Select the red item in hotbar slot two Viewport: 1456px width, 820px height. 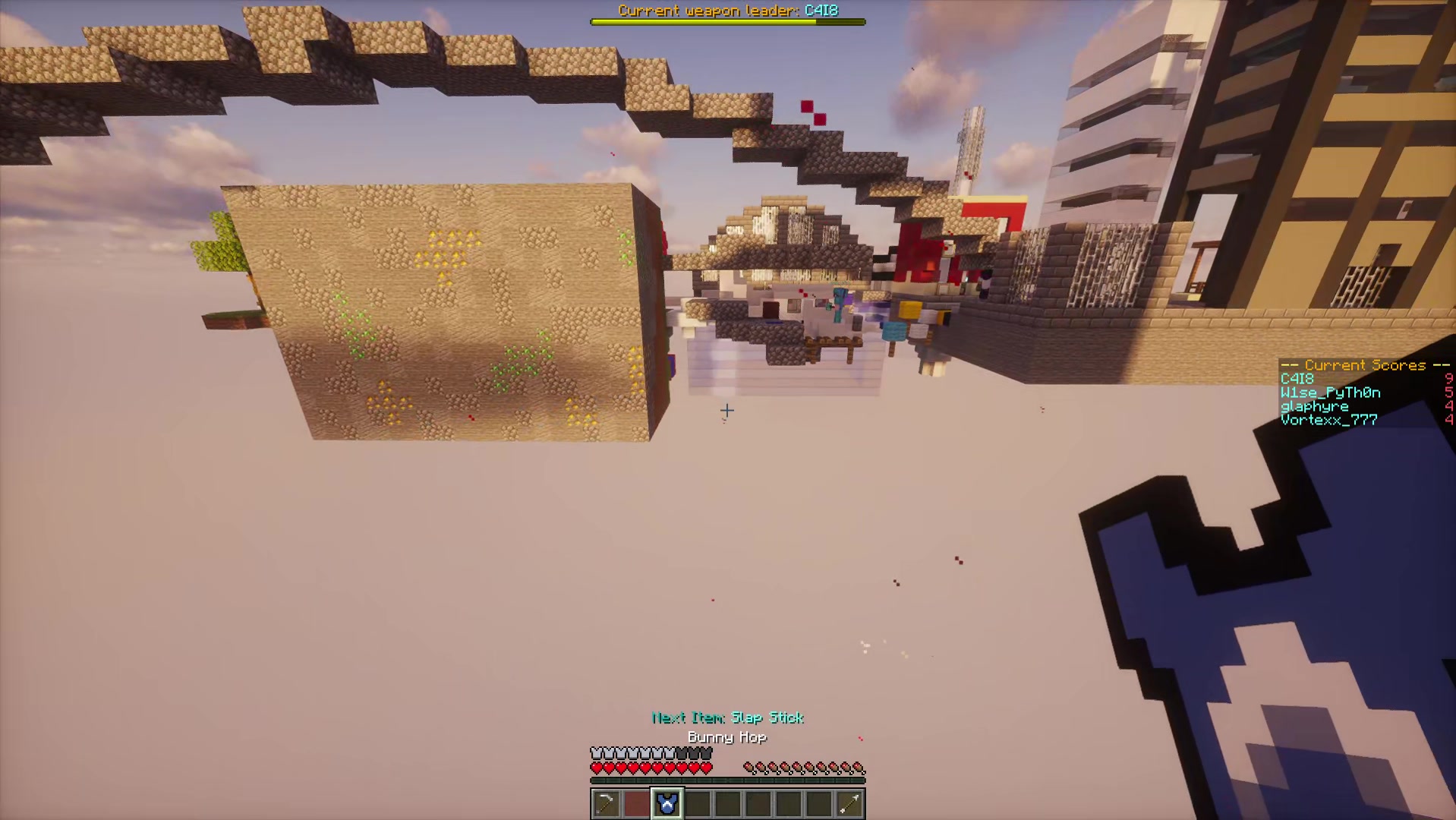coord(637,804)
